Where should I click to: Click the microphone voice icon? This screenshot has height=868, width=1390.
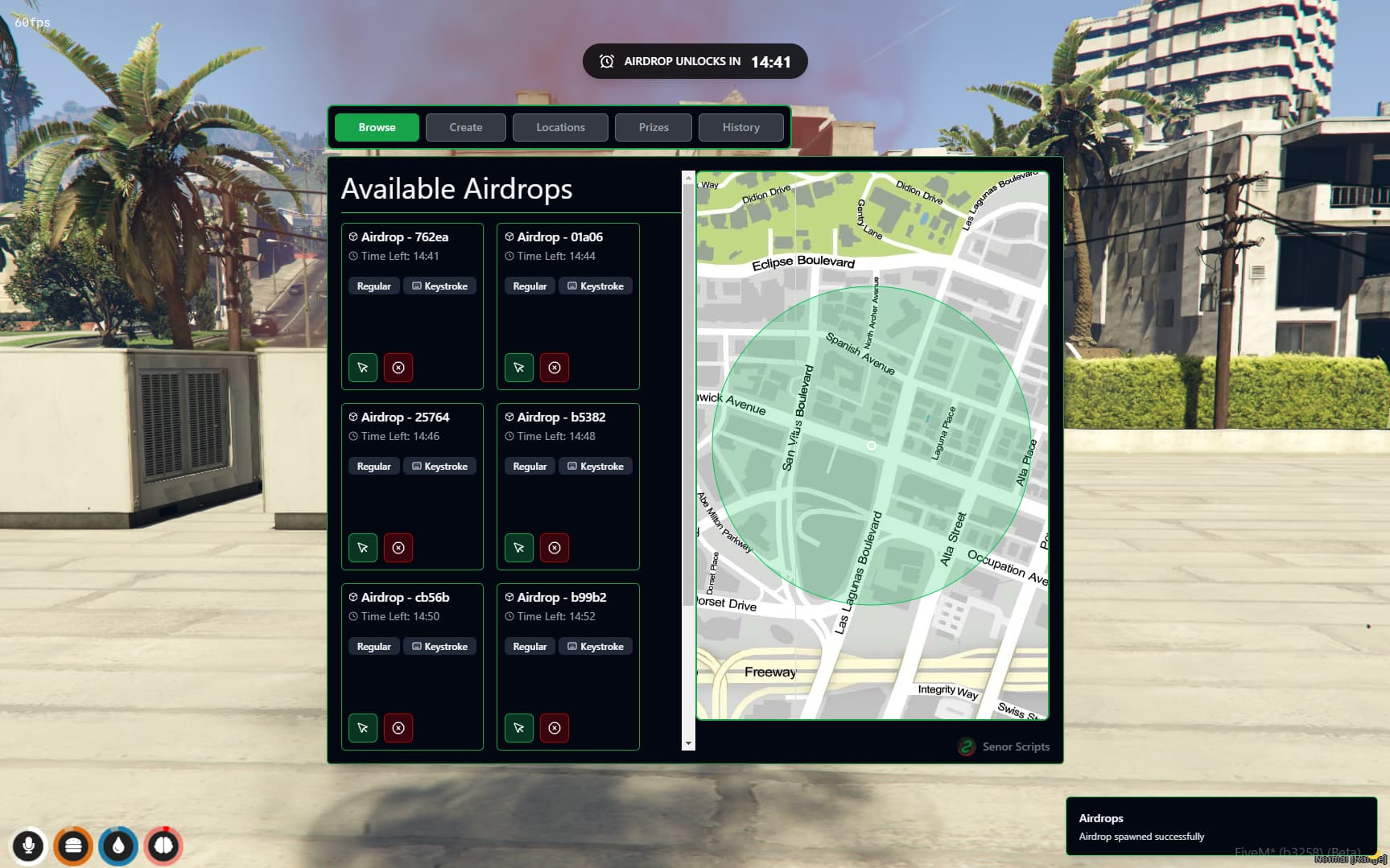coord(28,845)
